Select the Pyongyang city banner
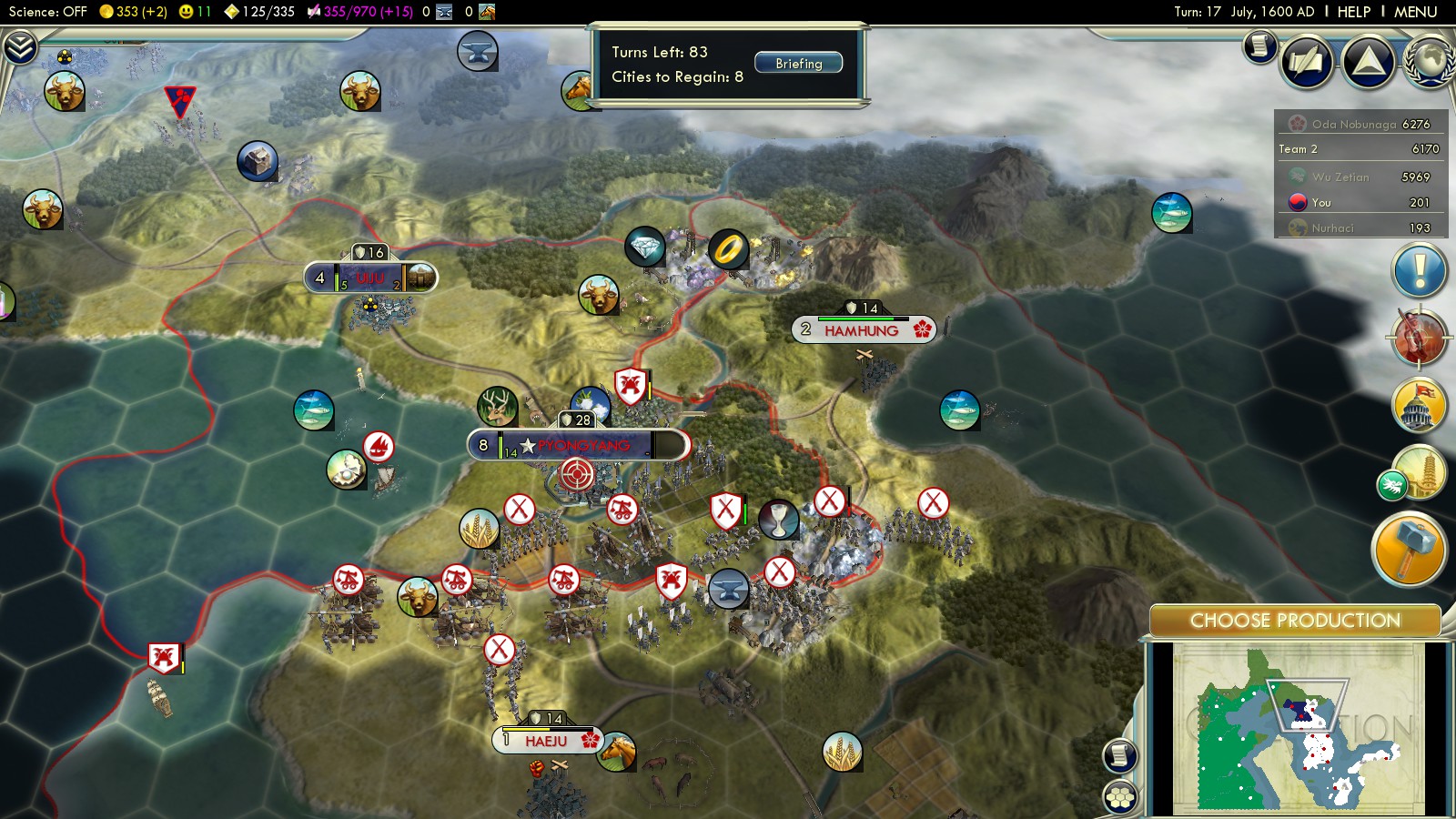This screenshot has width=1456, height=819. pos(579,445)
